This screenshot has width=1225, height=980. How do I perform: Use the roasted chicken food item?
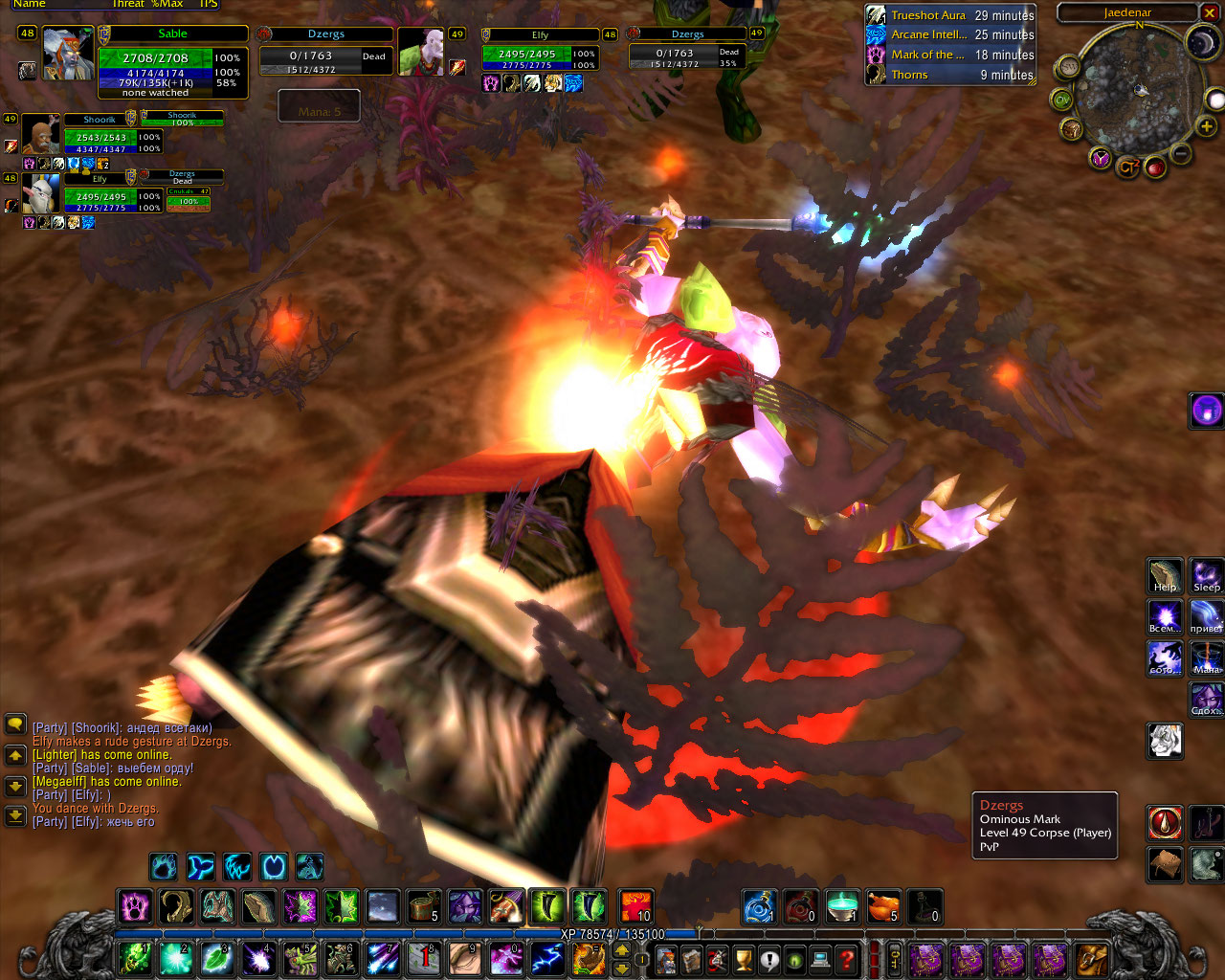pos(883,906)
